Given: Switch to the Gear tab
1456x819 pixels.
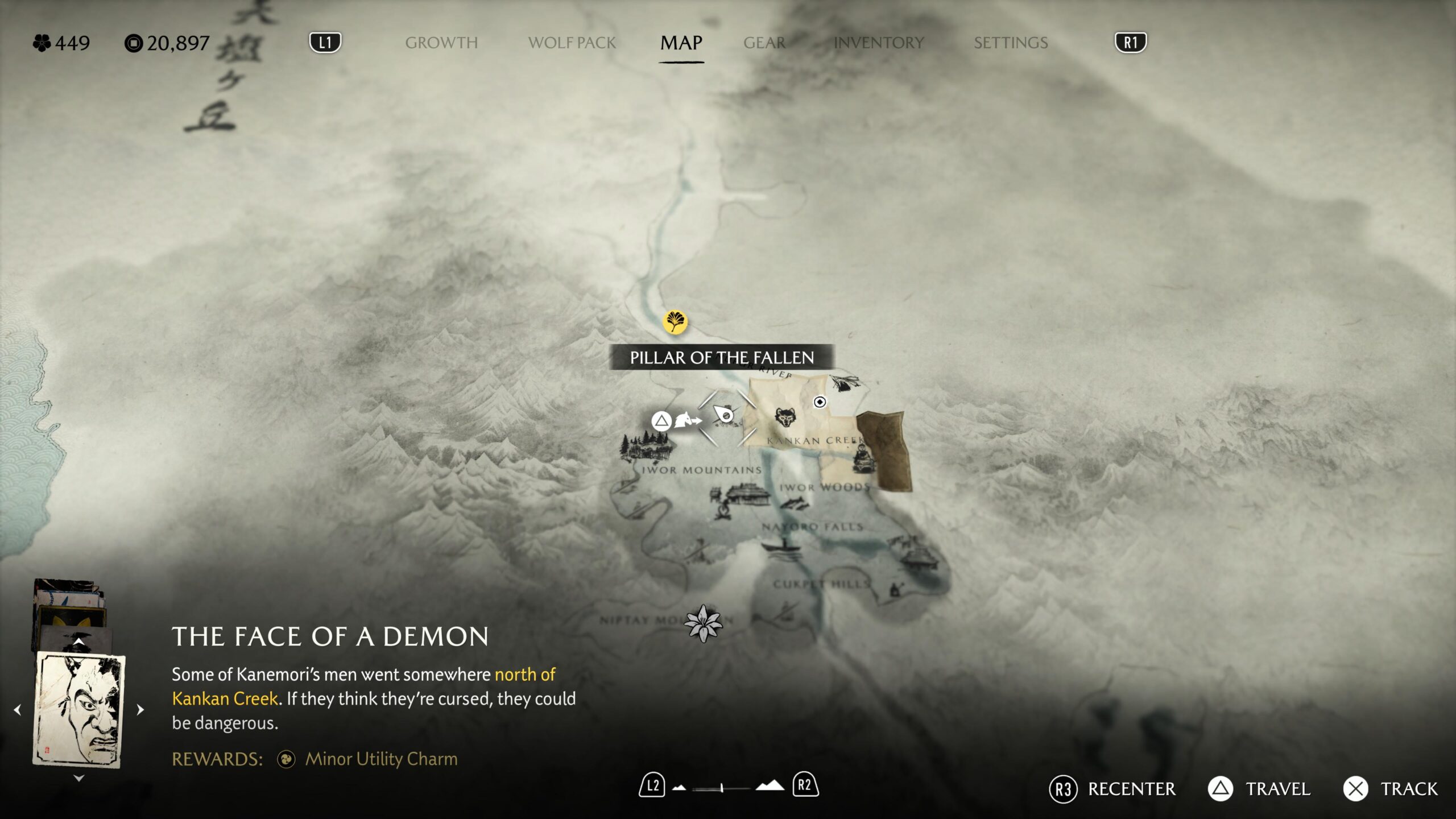Looking at the screenshot, I should 764,43.
